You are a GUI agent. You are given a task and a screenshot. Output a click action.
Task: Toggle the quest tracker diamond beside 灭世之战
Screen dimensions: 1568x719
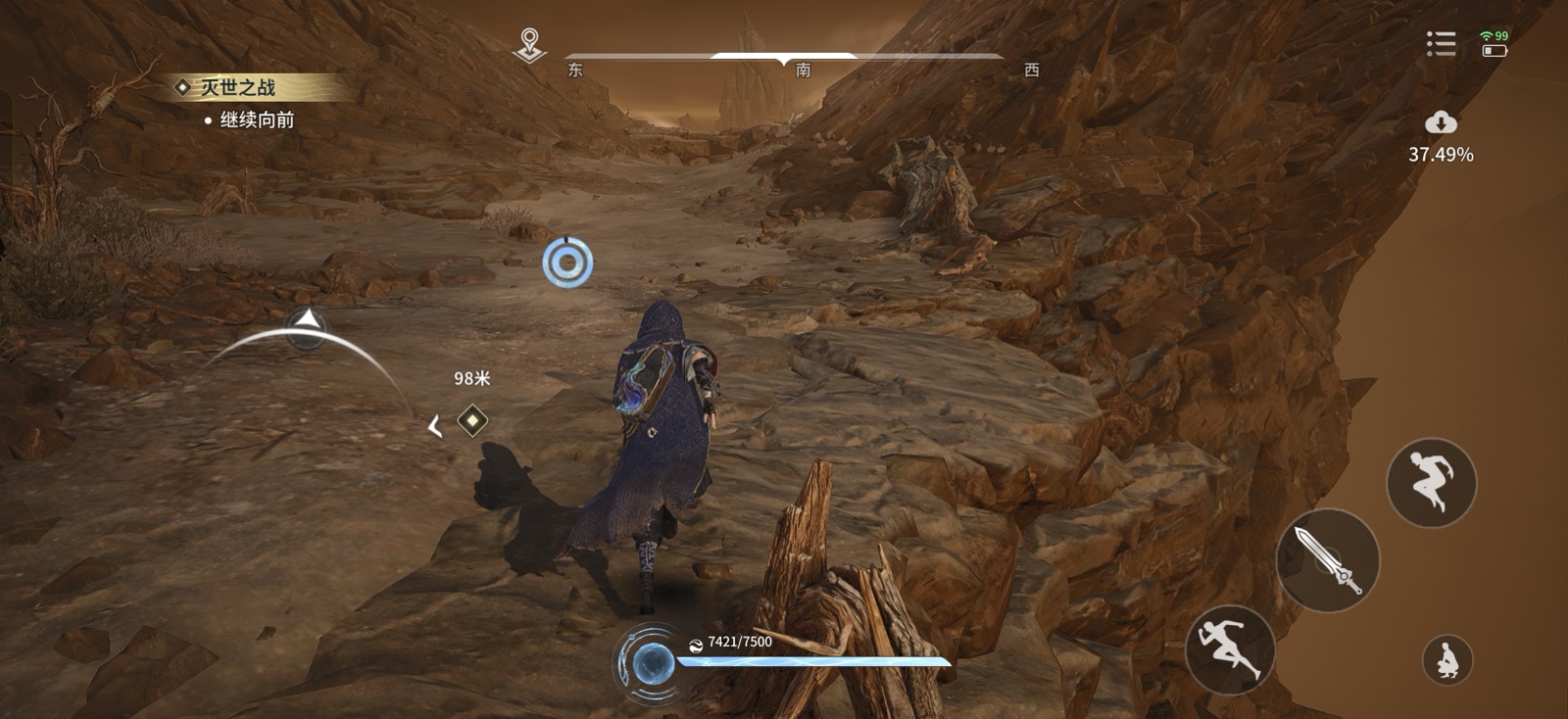pyautogui.click(x=185, y=86)
